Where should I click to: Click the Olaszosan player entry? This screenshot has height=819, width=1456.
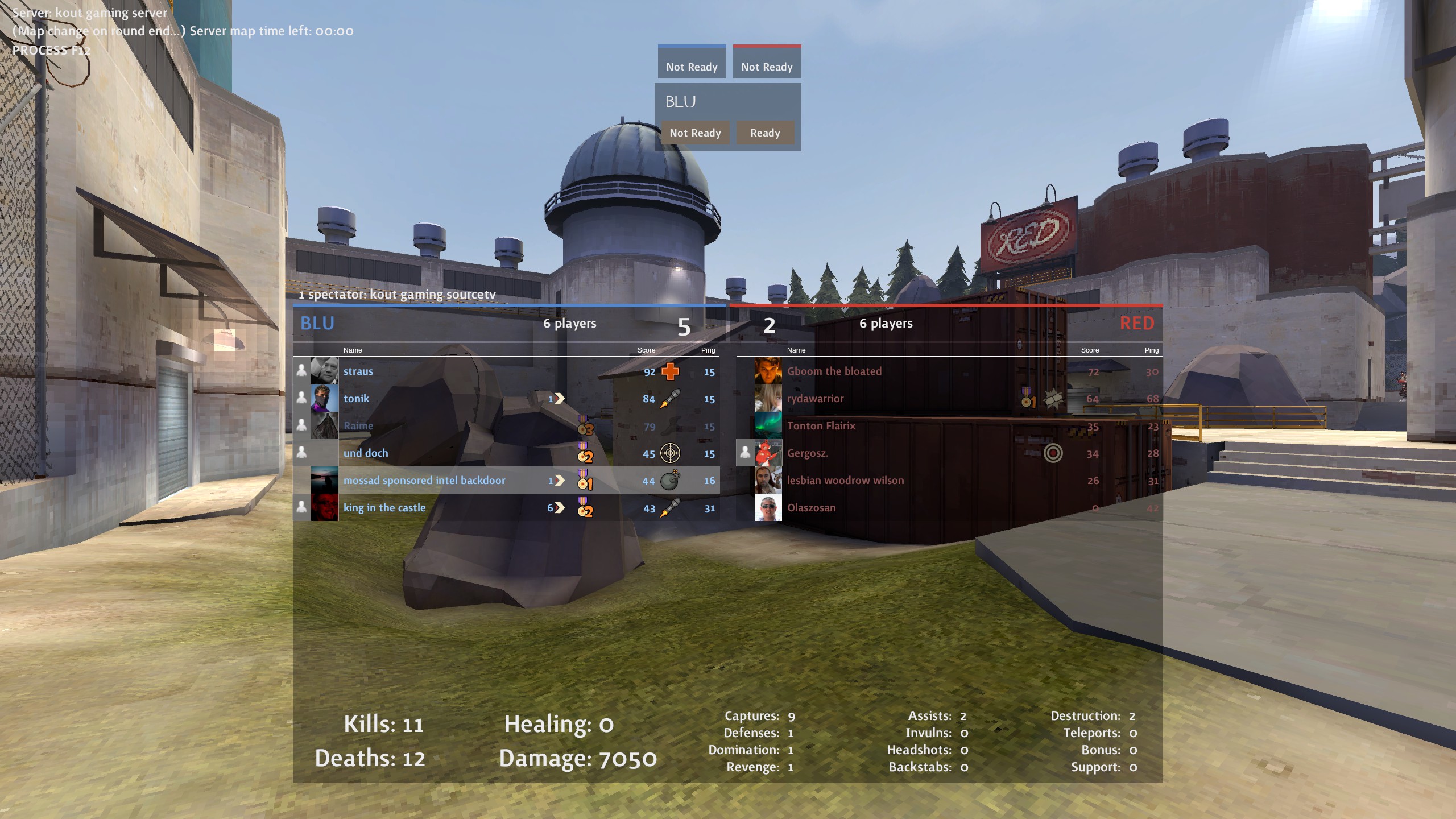pos(811,508)
